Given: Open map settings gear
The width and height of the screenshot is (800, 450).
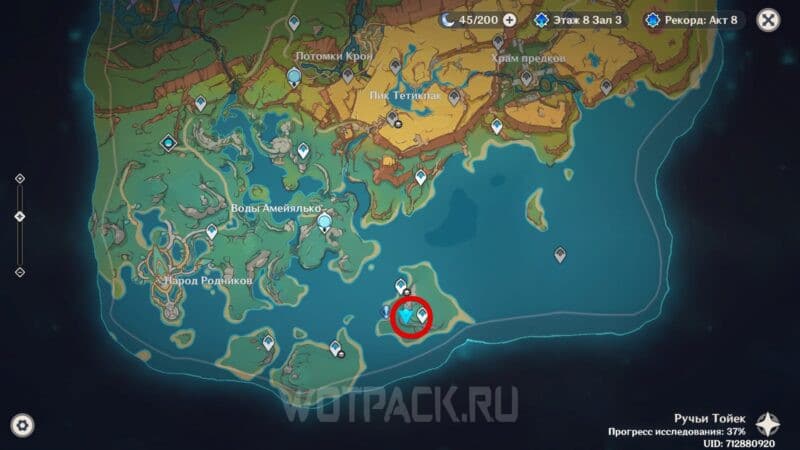Looking at the screenshot, I should point(21,425).
